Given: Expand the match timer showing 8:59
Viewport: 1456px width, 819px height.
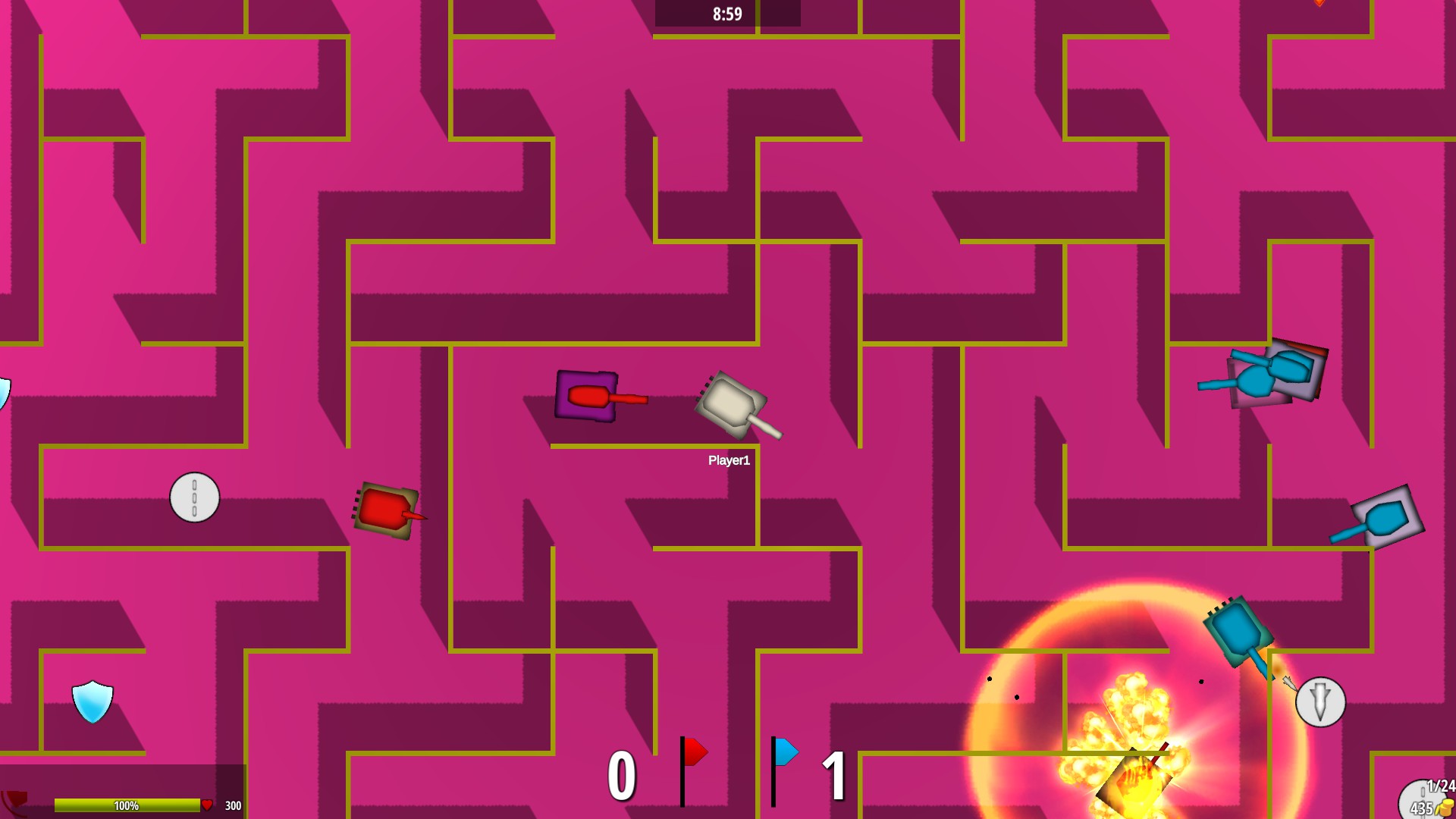Looking at the screenshot, I should click(726, 13).
